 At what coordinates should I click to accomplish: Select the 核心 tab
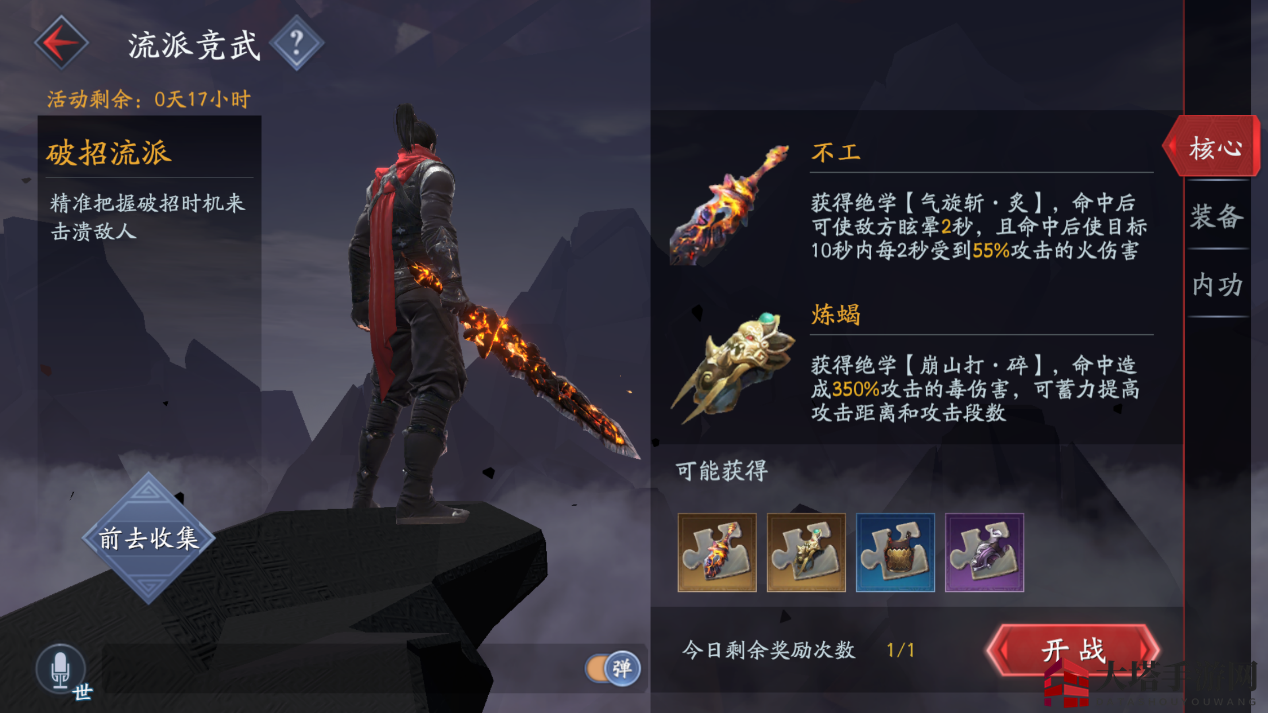[x=1214, y=148]
